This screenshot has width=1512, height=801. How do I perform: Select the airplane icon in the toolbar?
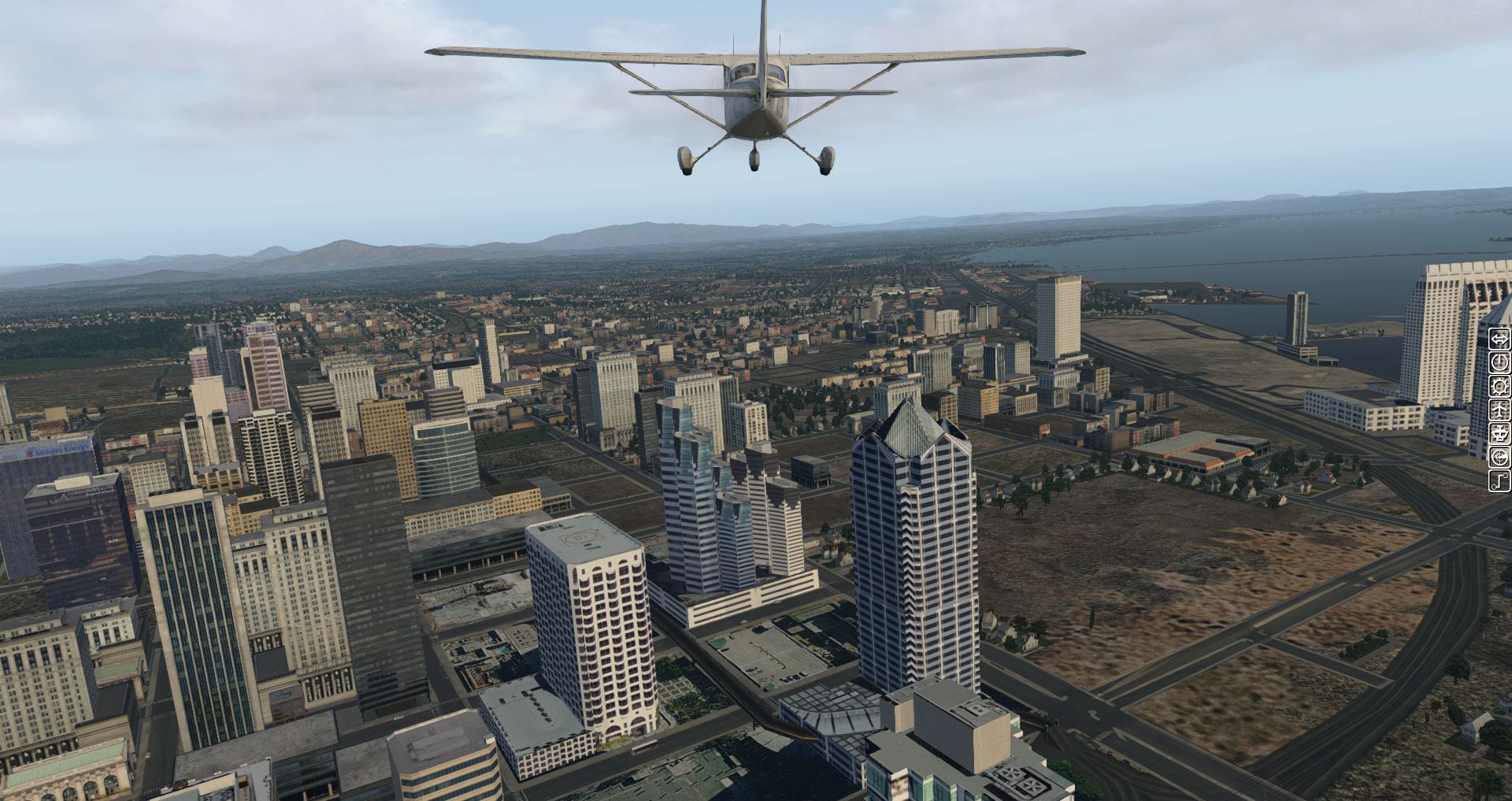[x=1499, y=410]
